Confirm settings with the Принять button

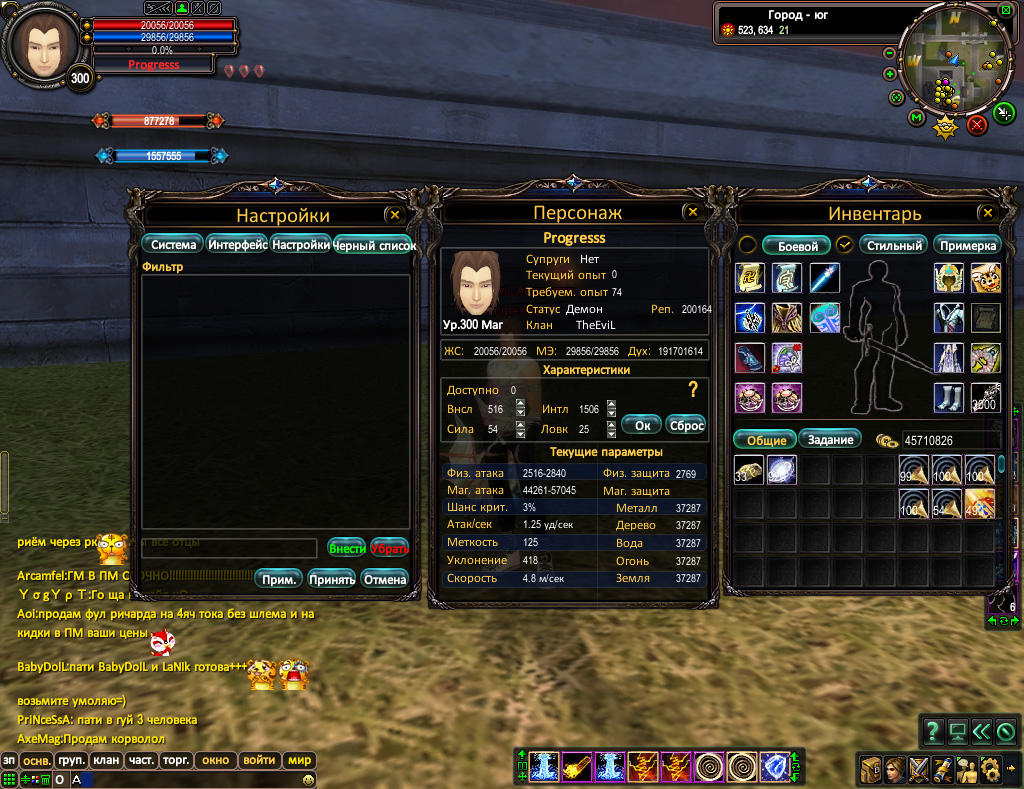332,579
